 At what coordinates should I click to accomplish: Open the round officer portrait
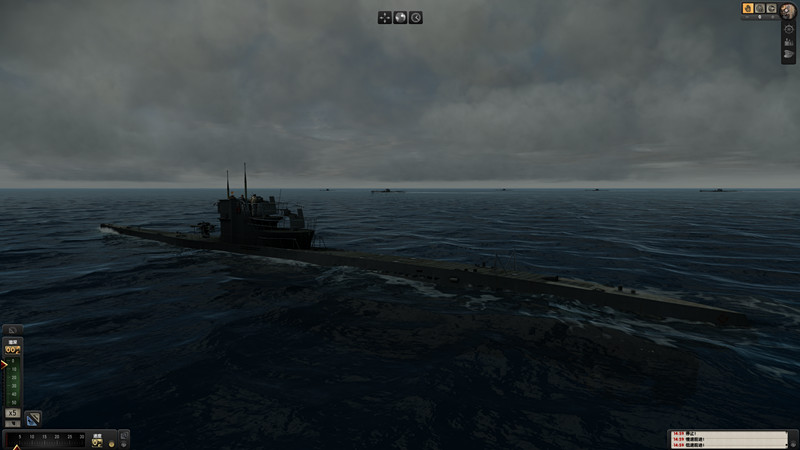tap(790, 9)
